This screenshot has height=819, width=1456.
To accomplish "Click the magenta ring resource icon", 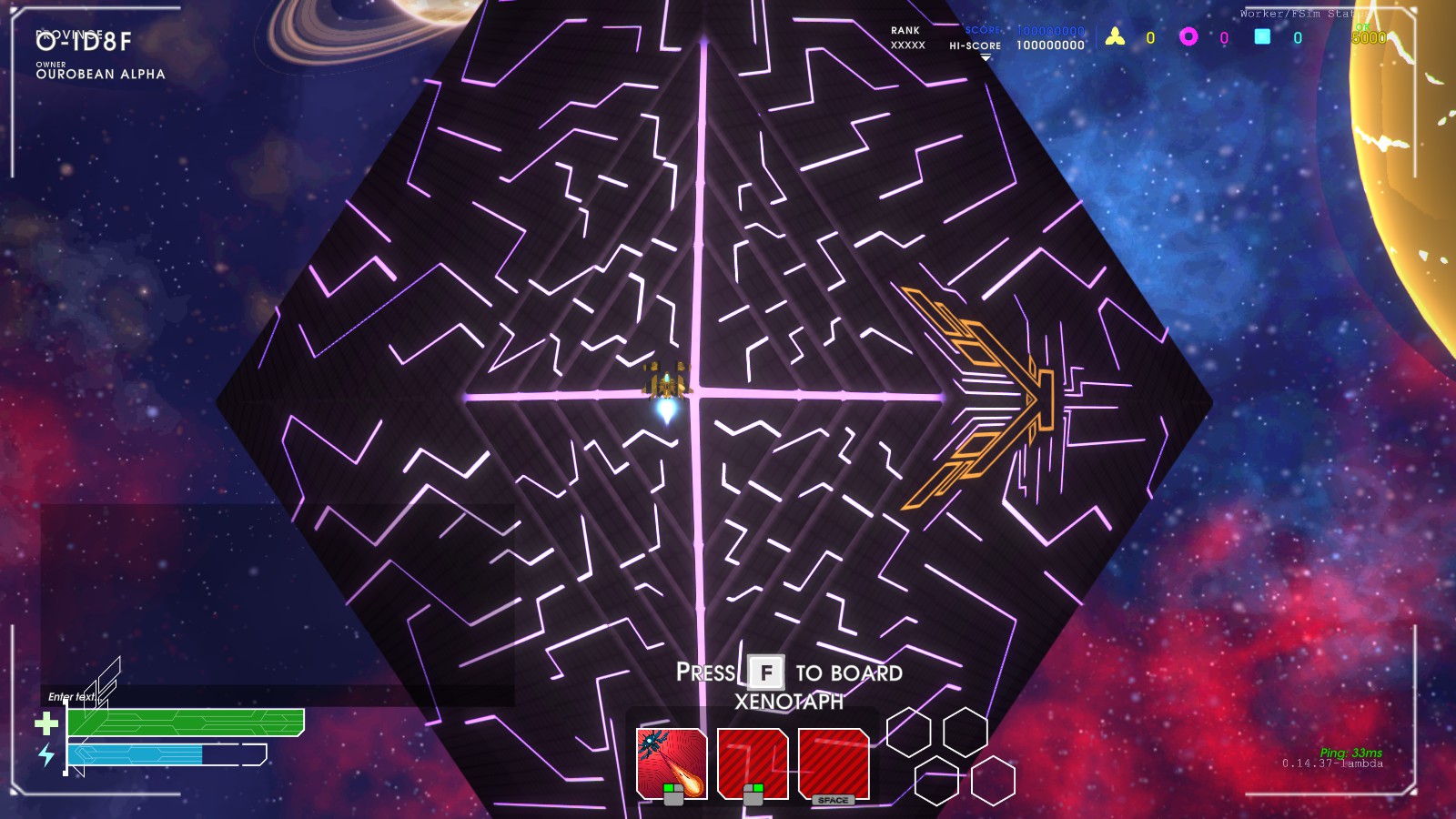I will coord(1188,35).
